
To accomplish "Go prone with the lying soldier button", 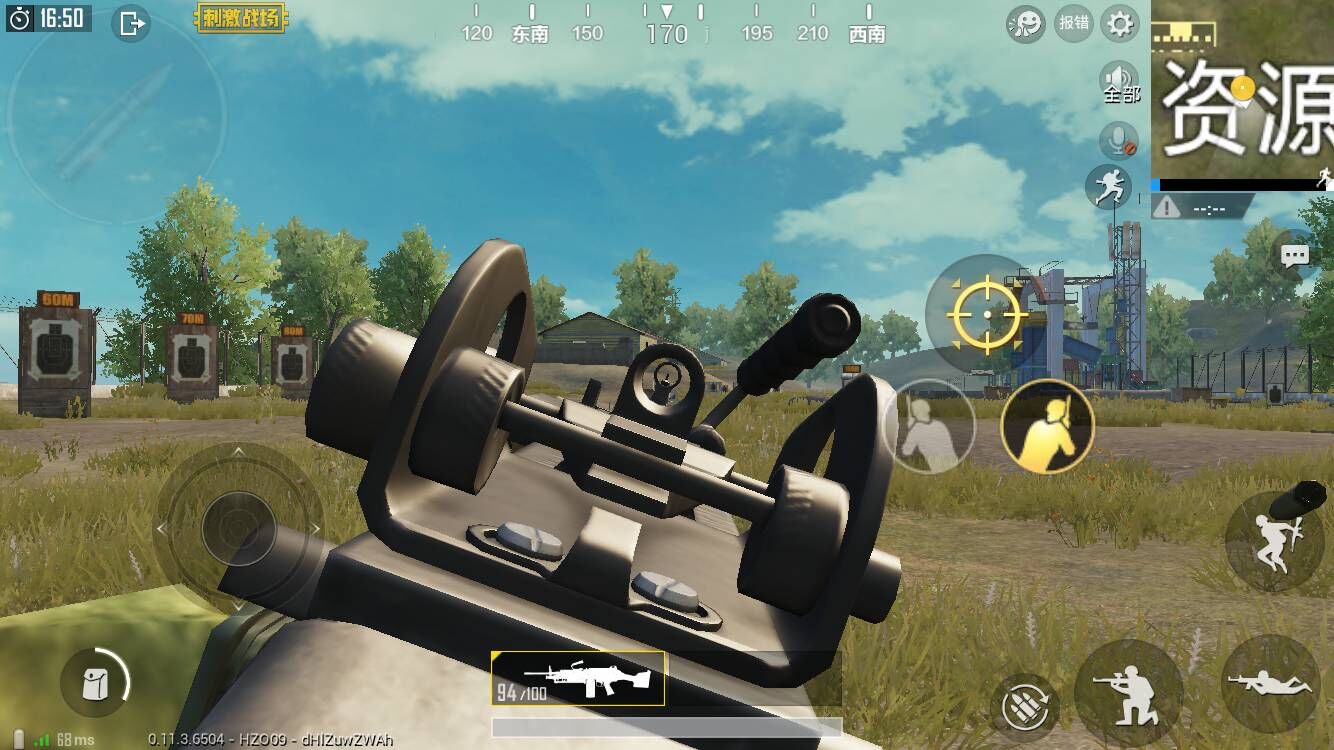I will coord(1271,682).
